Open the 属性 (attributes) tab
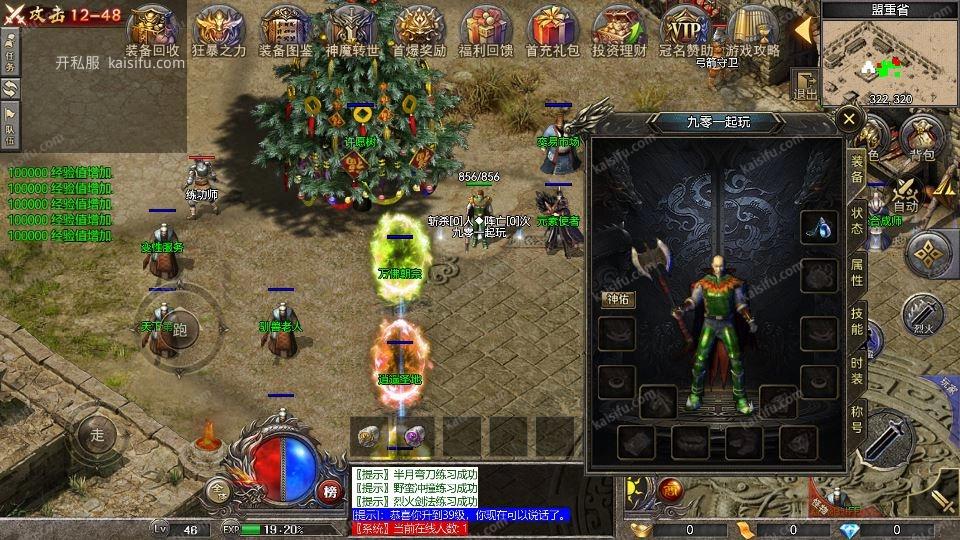Screen dimensions: 960x540 tap(857, 272)
